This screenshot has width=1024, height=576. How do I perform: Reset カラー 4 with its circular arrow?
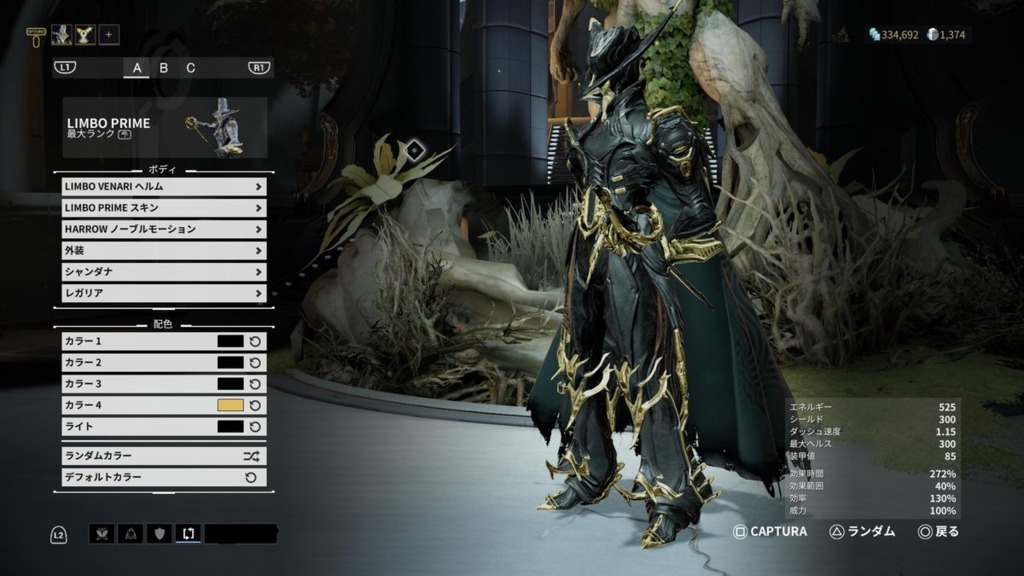pos(255,405)
